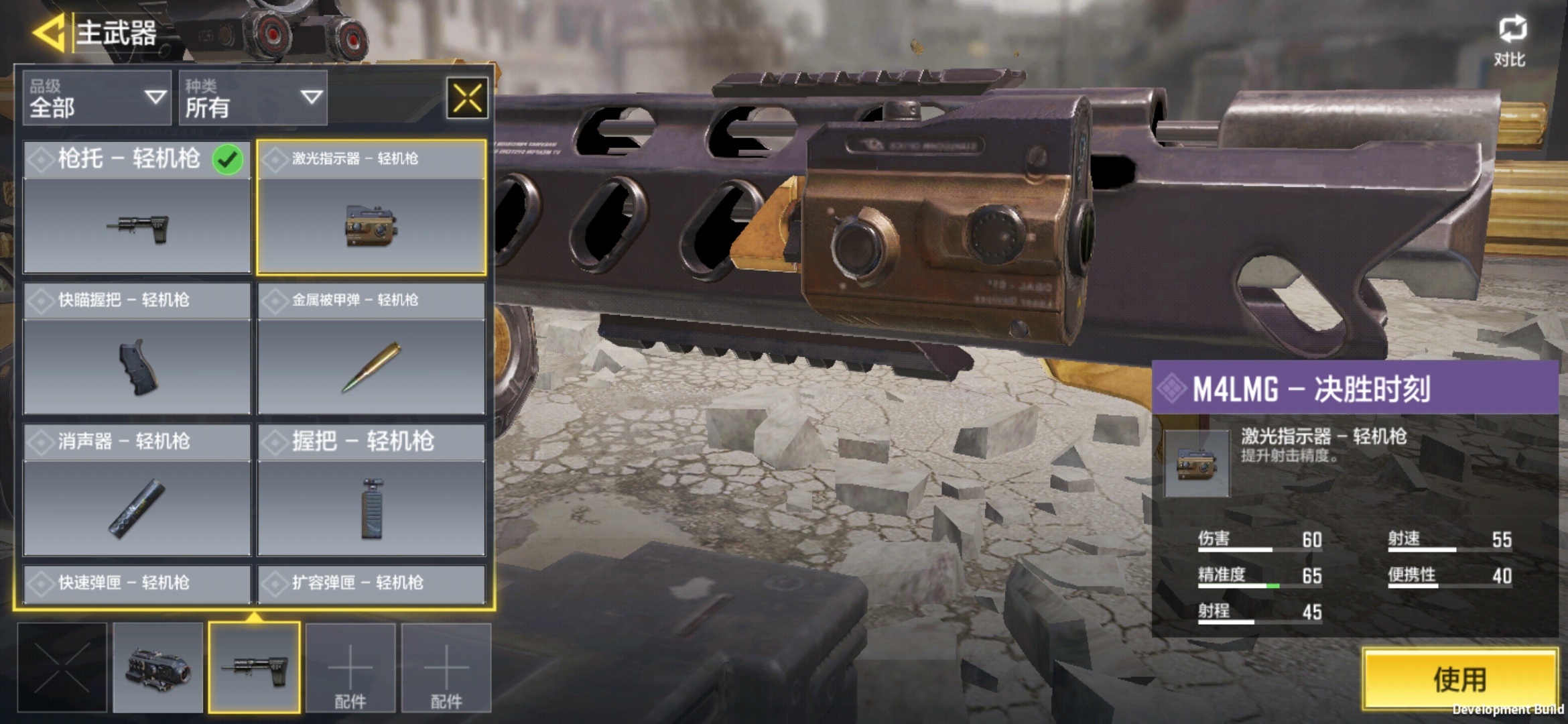Pick the 金属被甲弹 FMJ attachment
The width and height of the screenshot is (1568, 724).
(371, 348)
